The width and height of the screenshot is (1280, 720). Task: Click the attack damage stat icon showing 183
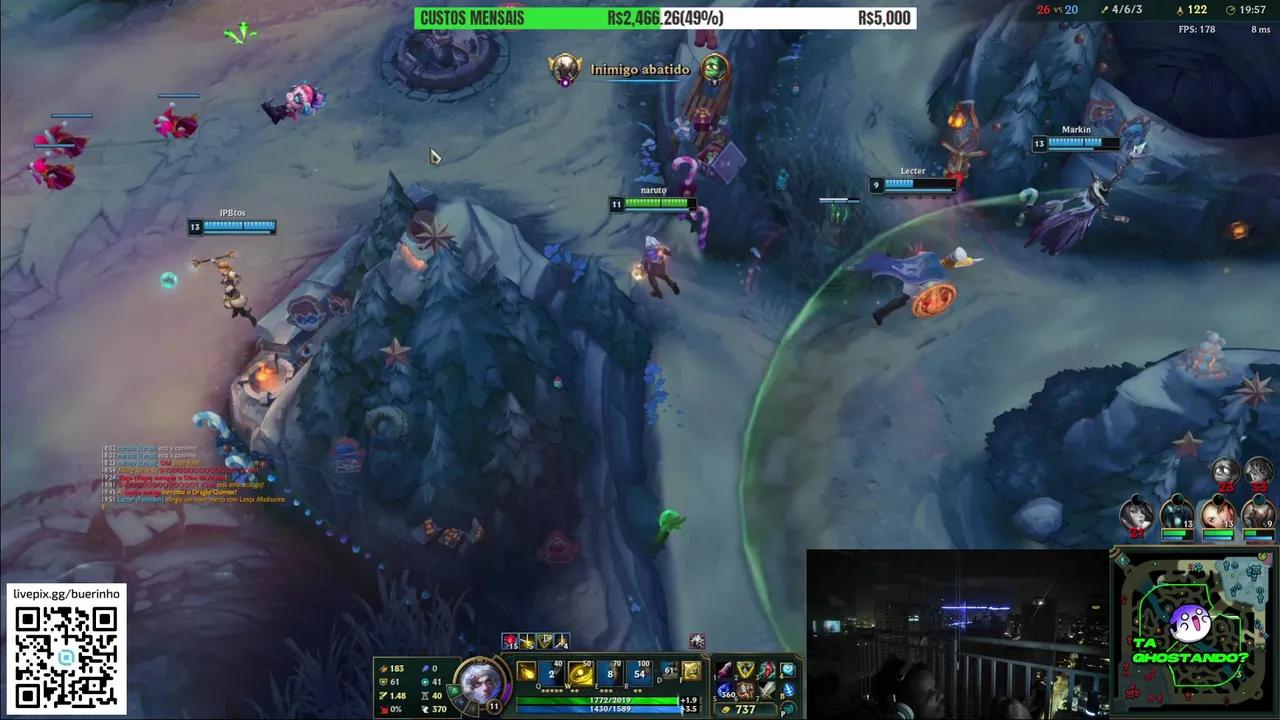point(382,667)
